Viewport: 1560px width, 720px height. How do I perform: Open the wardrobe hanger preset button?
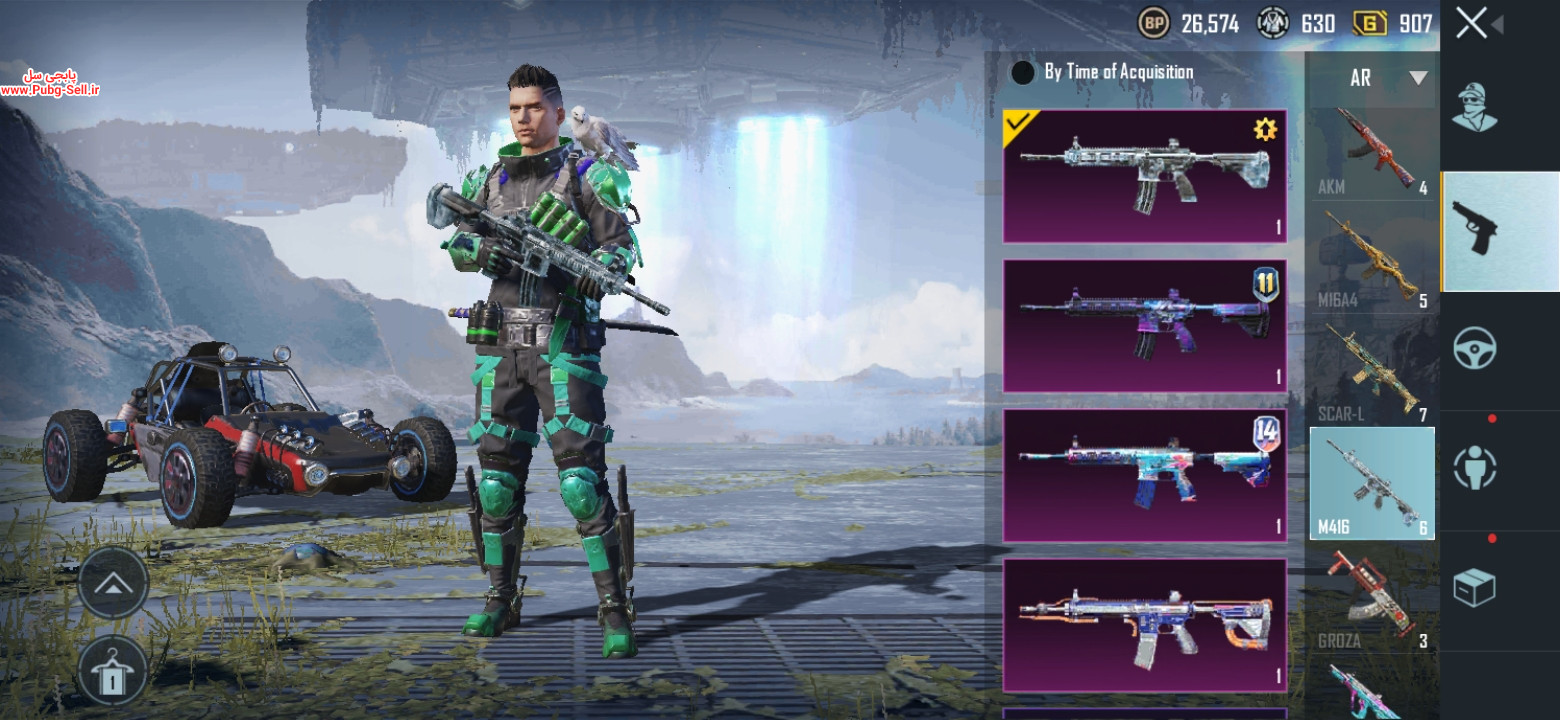[113, 671]
